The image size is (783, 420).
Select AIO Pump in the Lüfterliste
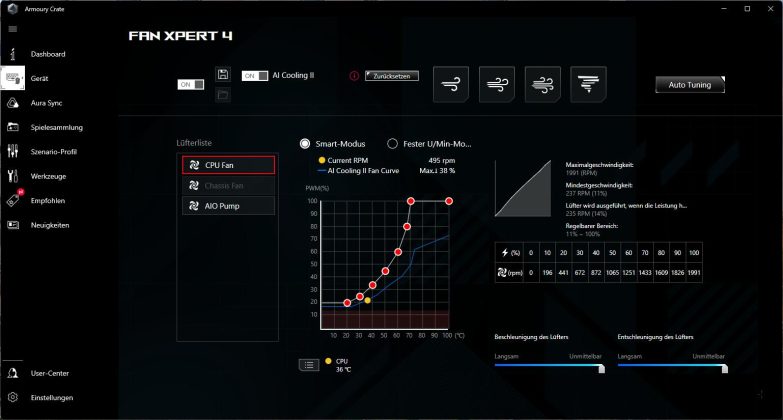pos(229,206)
